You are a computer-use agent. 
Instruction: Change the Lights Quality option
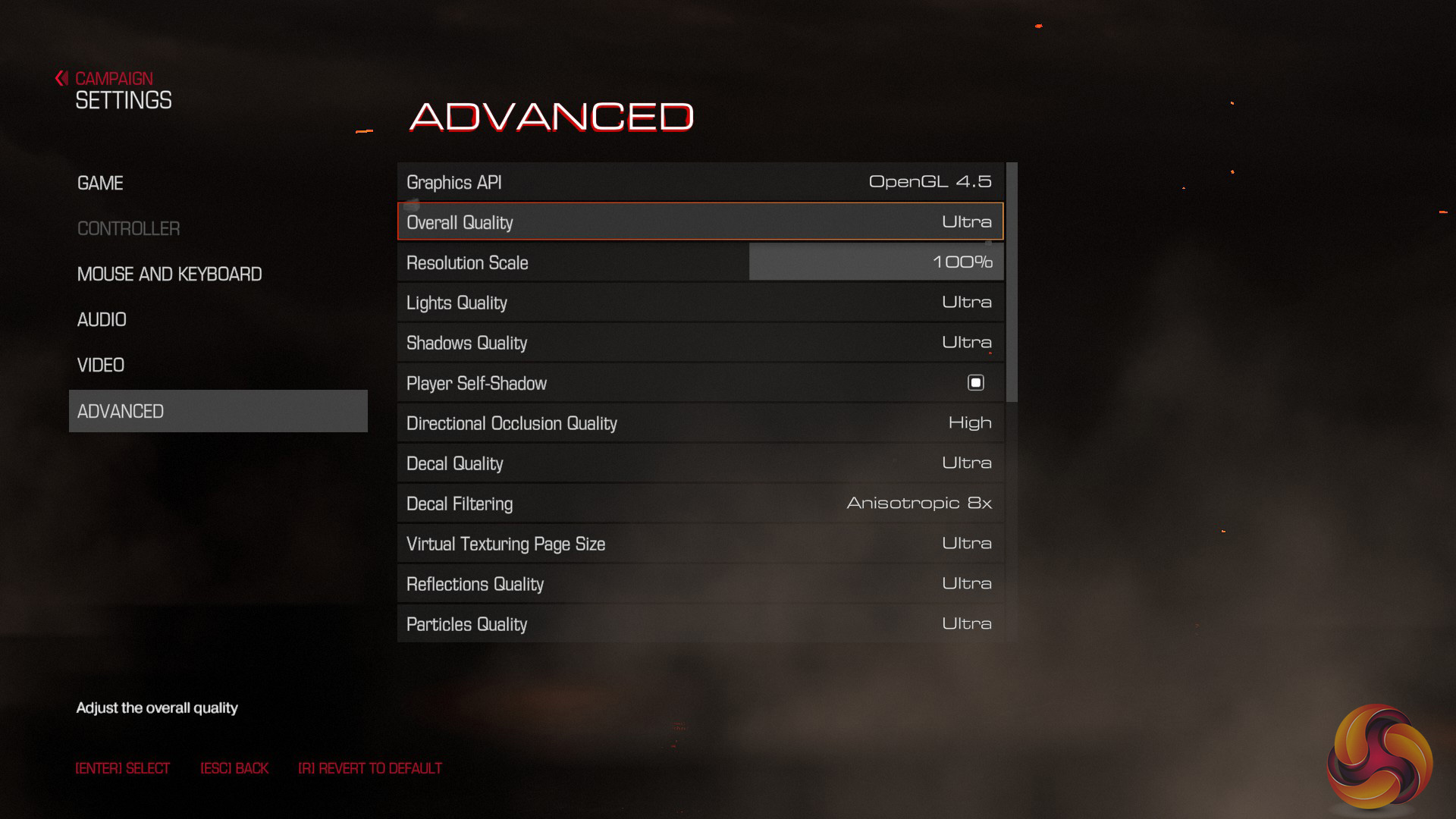700,303
